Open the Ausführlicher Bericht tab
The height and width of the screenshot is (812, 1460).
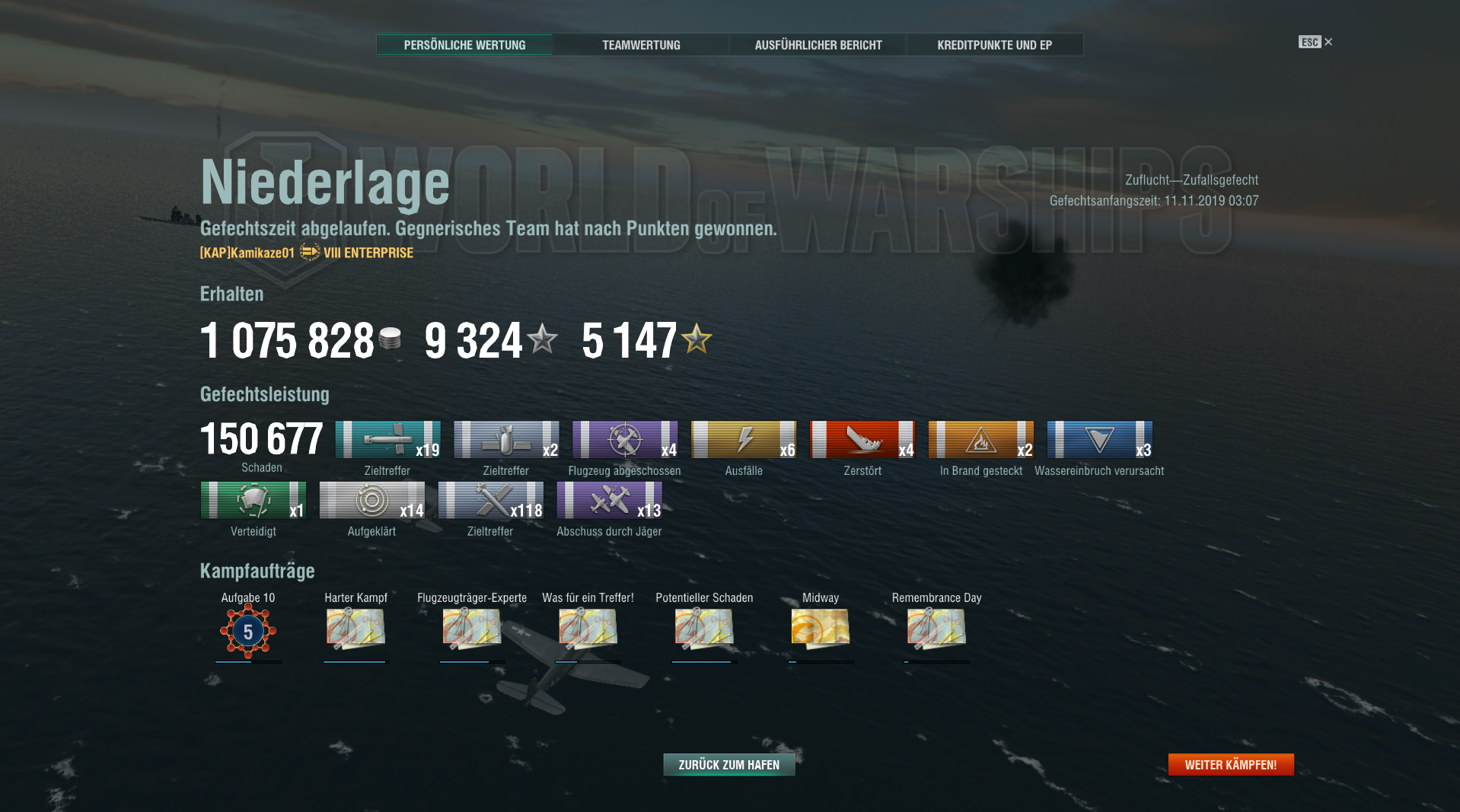(x=818, y=45)
